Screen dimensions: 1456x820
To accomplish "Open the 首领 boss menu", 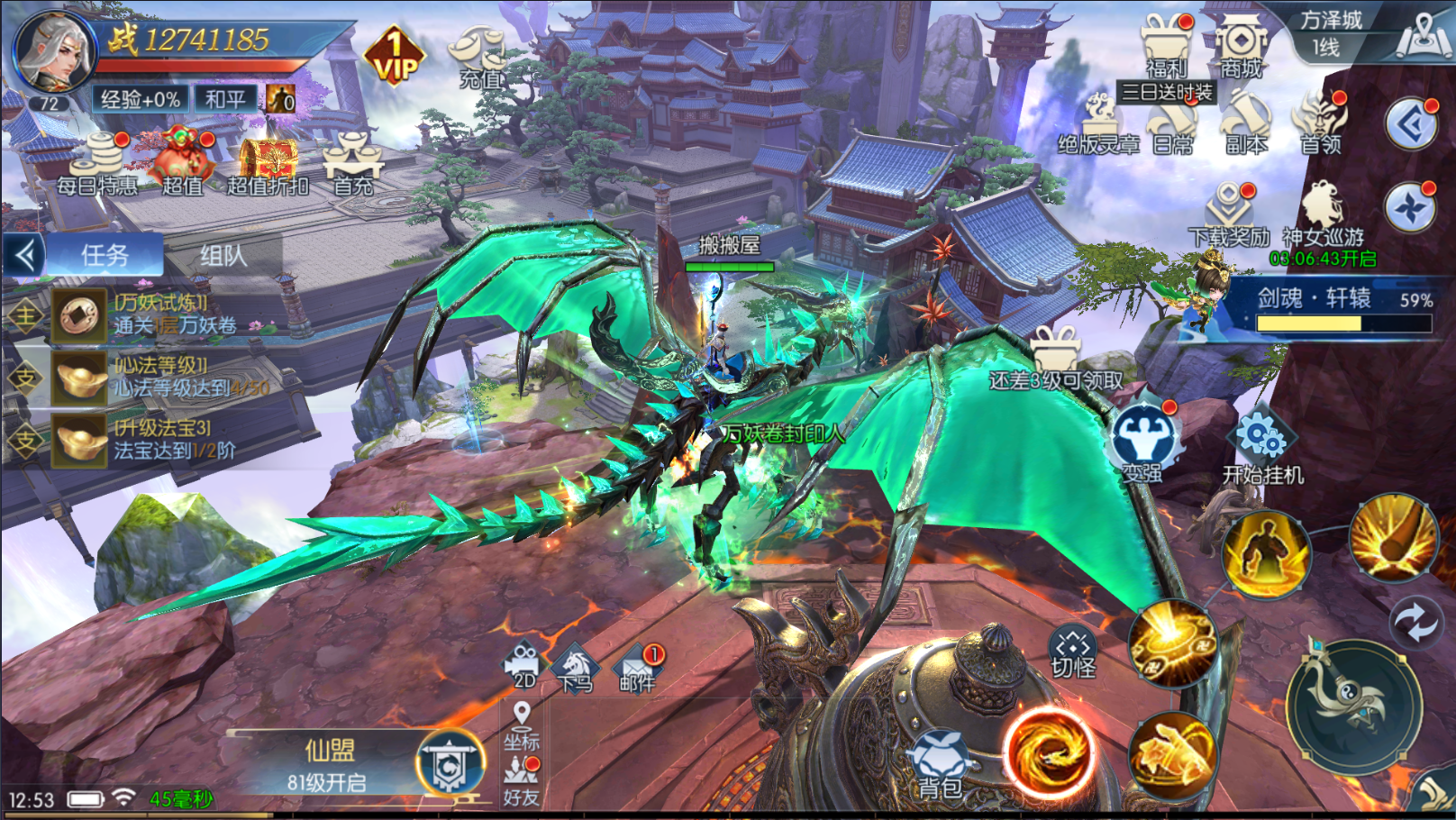I will click(x=1320, y=124).
